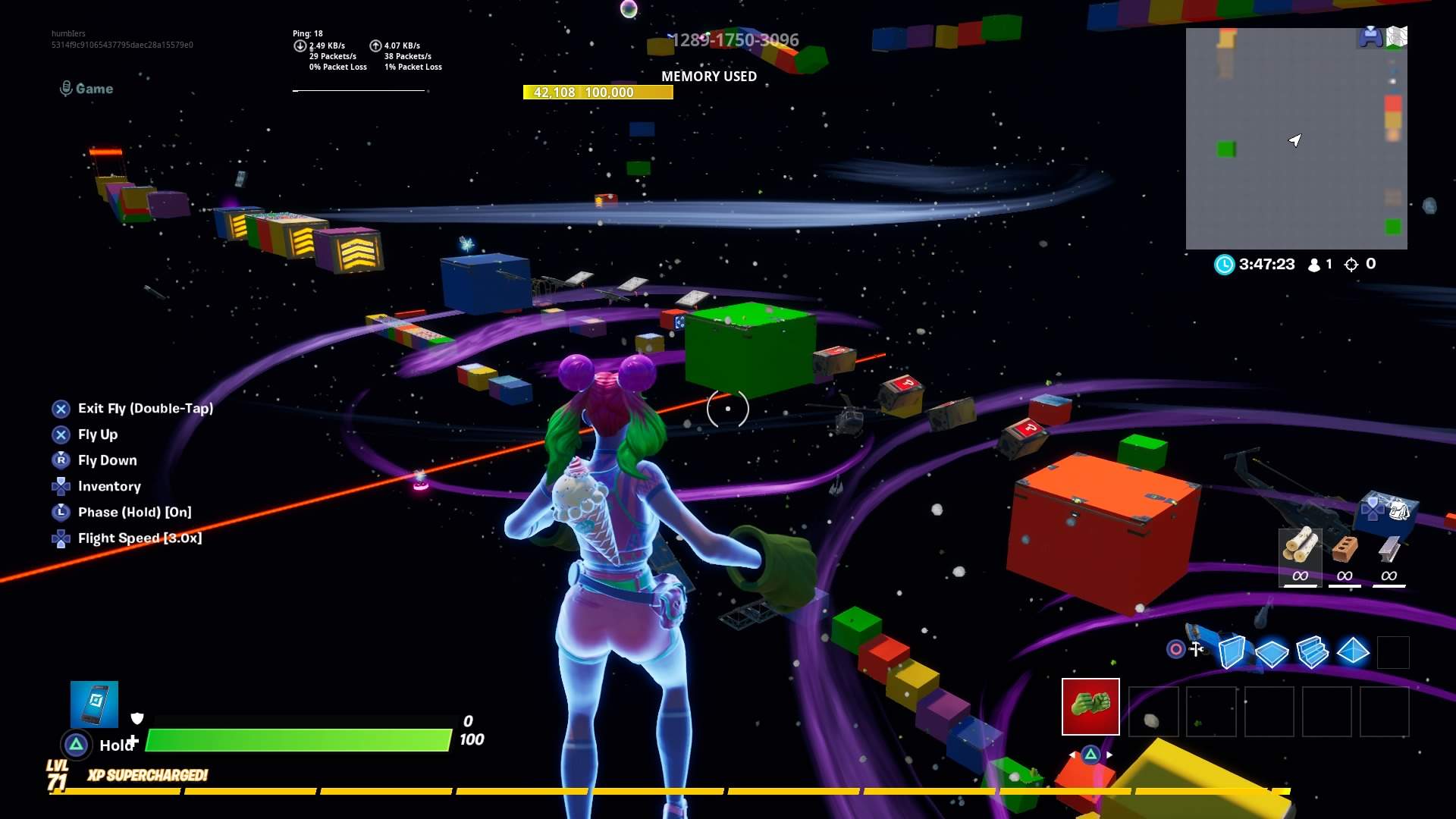1456x819 pixels.
Task: Open the Inventory option
Action: [110, 486]
